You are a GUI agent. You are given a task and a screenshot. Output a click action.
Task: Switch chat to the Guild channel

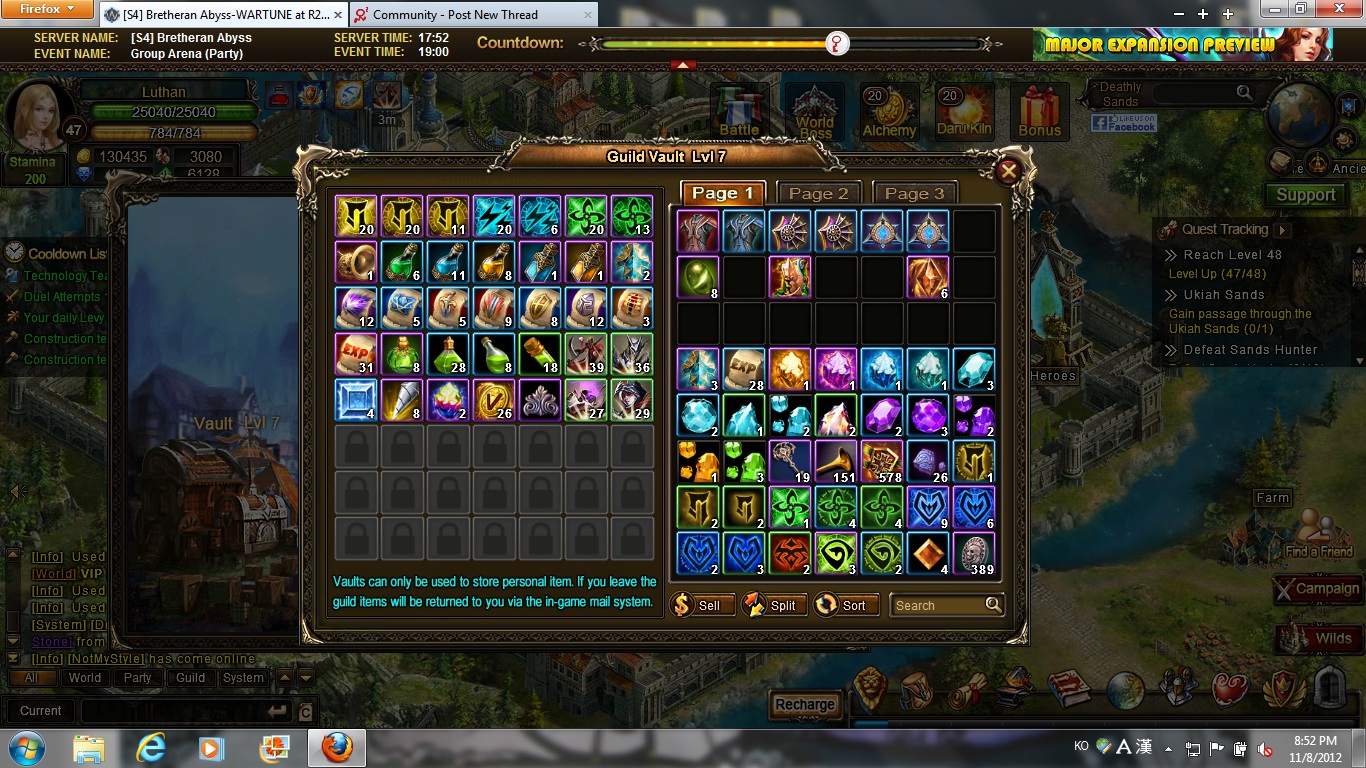(190, 677)
